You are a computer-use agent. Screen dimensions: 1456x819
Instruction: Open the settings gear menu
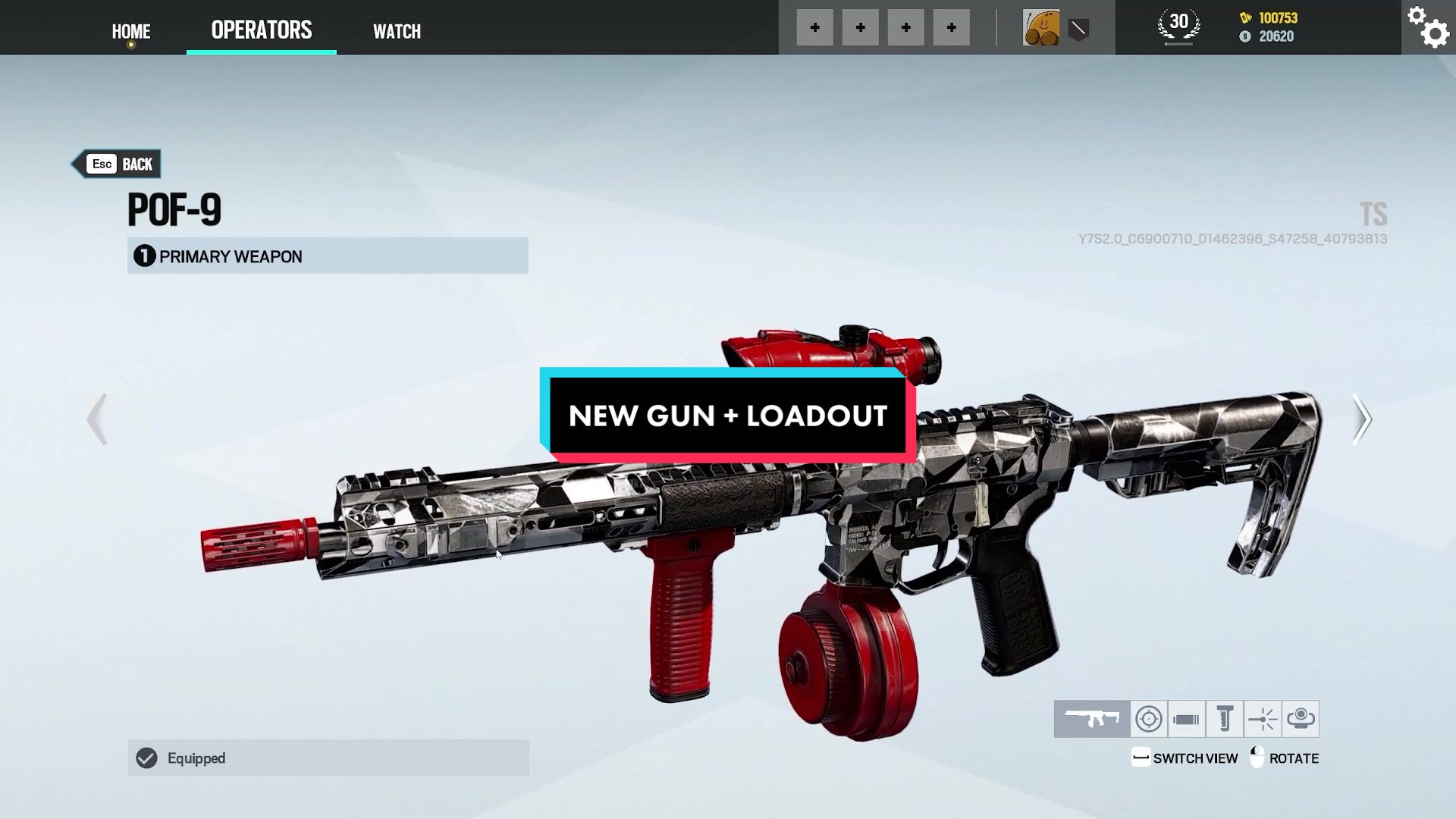(1428, 27)
